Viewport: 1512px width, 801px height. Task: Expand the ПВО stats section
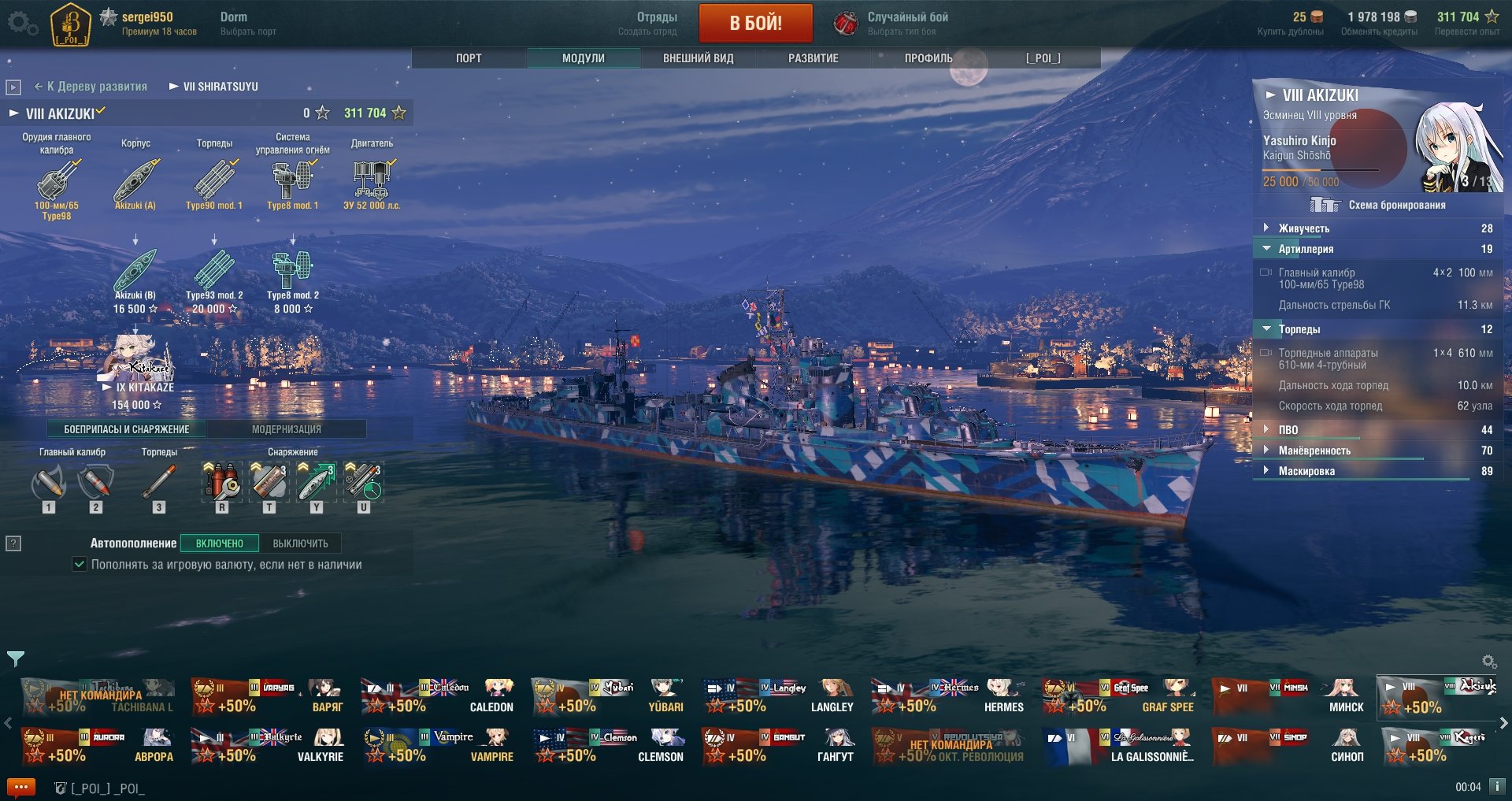[x=1288, y=430]
